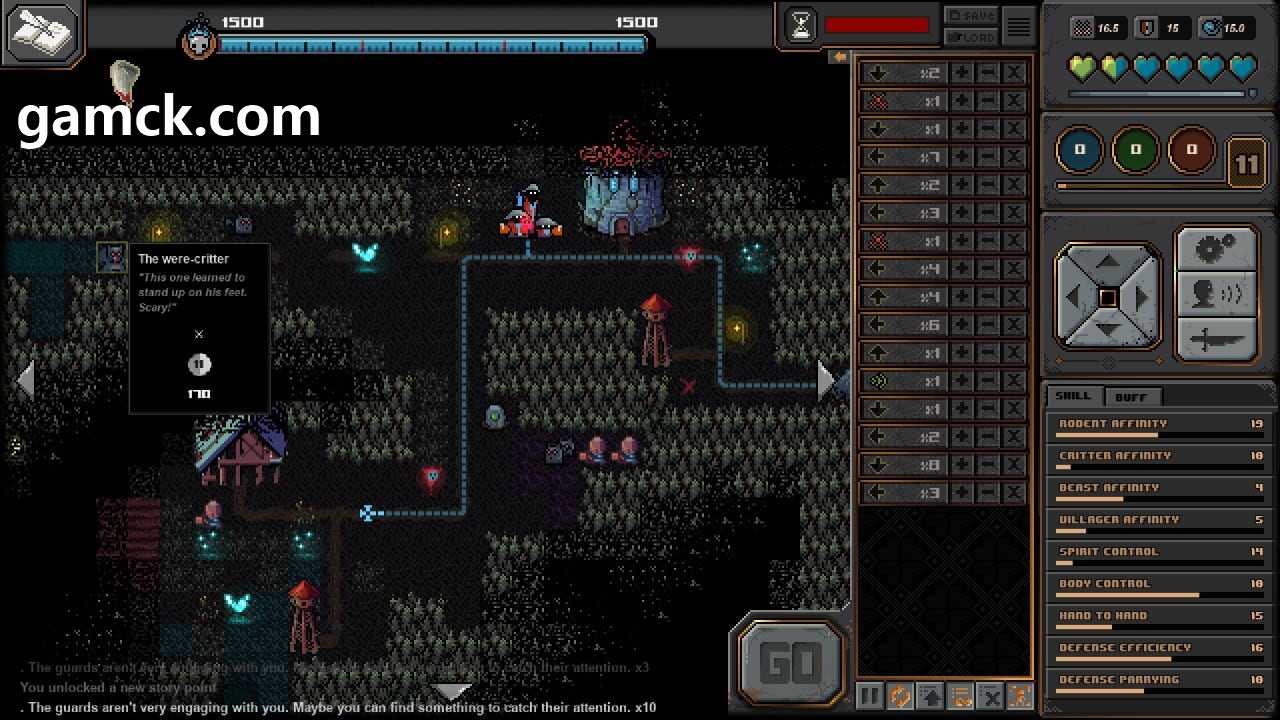
Task: Click the hourglass turn icon
Action: pos(801,27)
